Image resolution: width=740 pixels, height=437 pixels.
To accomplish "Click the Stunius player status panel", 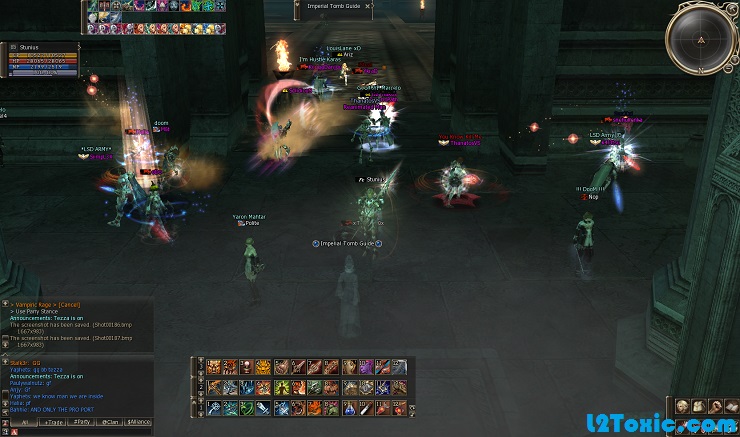I will point(40,59).
